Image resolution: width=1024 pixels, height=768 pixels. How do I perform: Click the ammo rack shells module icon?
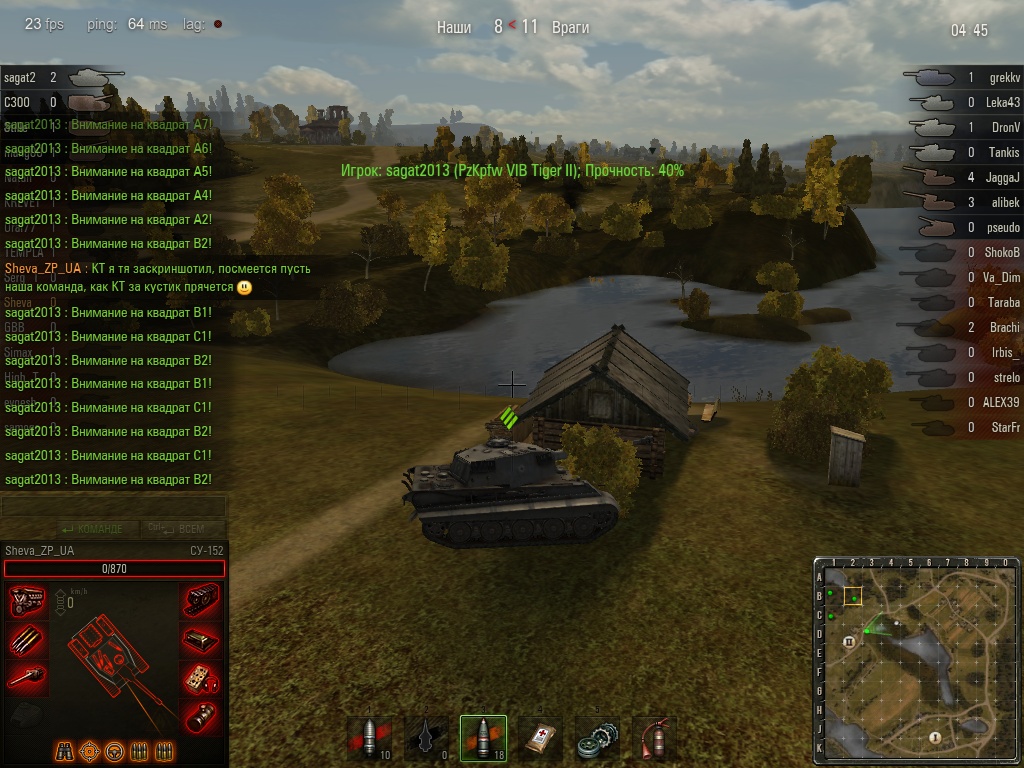(27, 639)
